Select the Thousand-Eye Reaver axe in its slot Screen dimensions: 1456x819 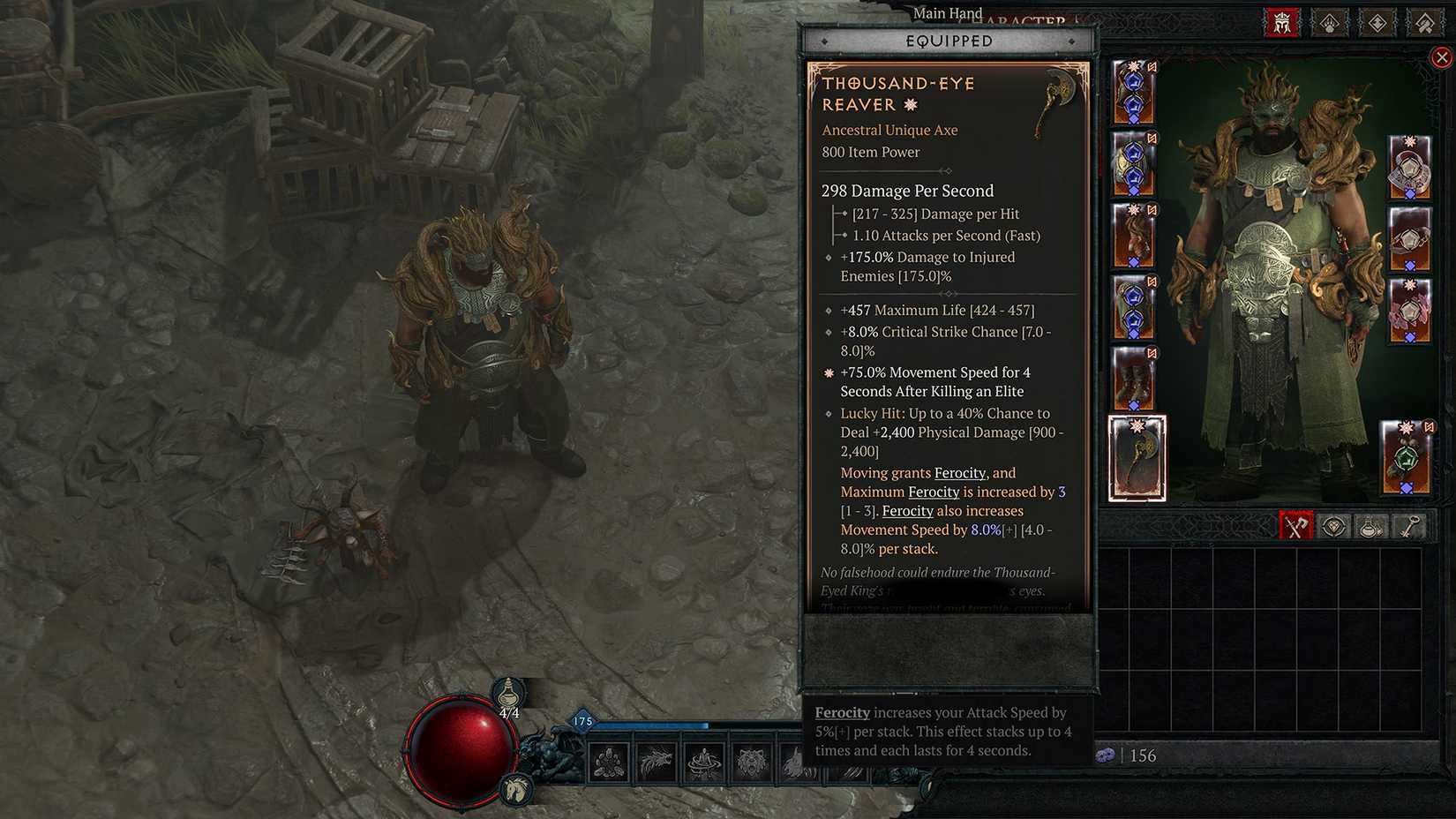pos(1137,458)
